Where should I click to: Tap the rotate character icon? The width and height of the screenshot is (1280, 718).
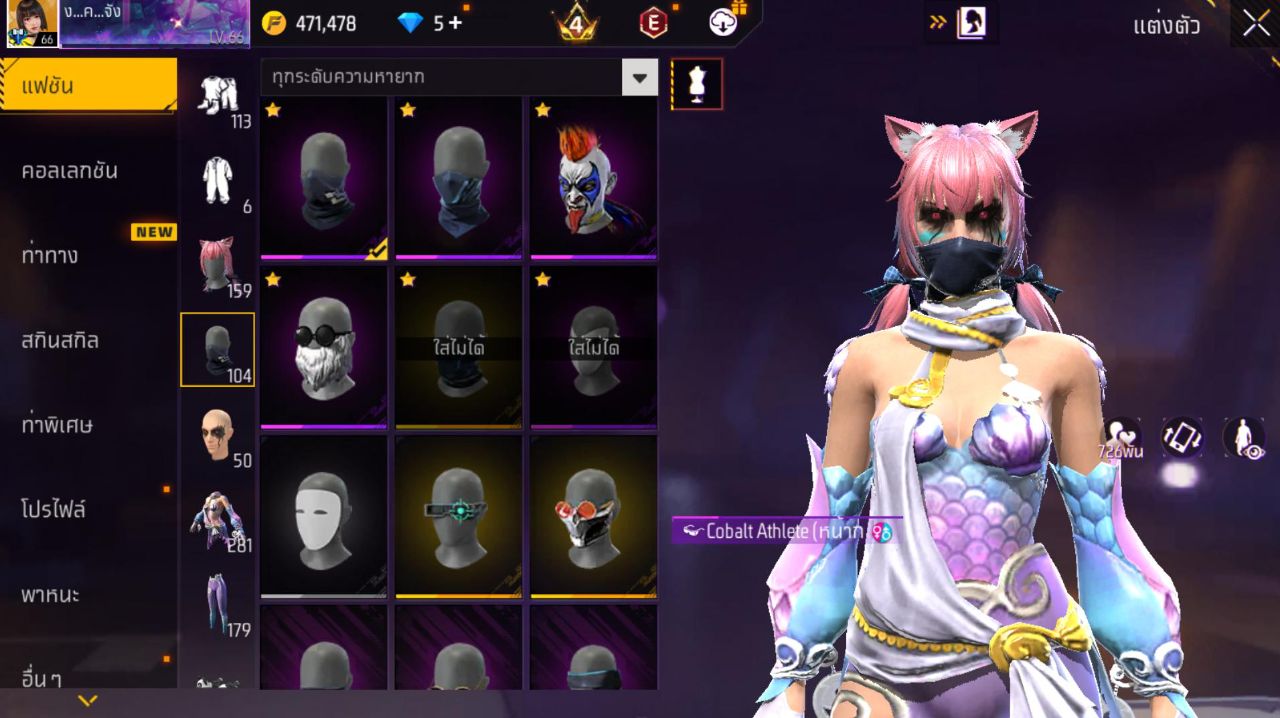tap(1181, 438)
